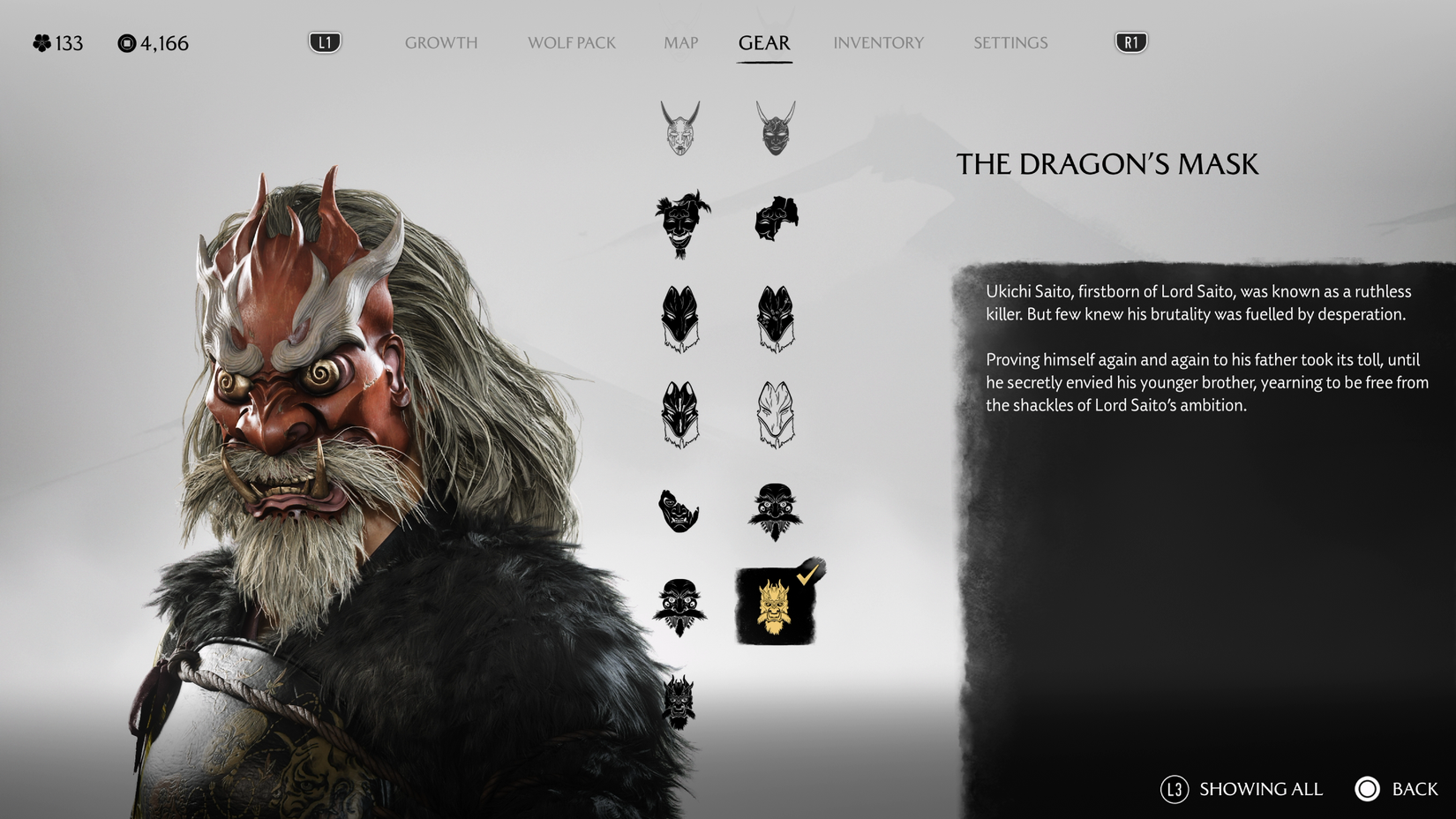Viewport: 1456px width, 819px height.
Task: Click Showing All filter option
Action: point(1260,789)
